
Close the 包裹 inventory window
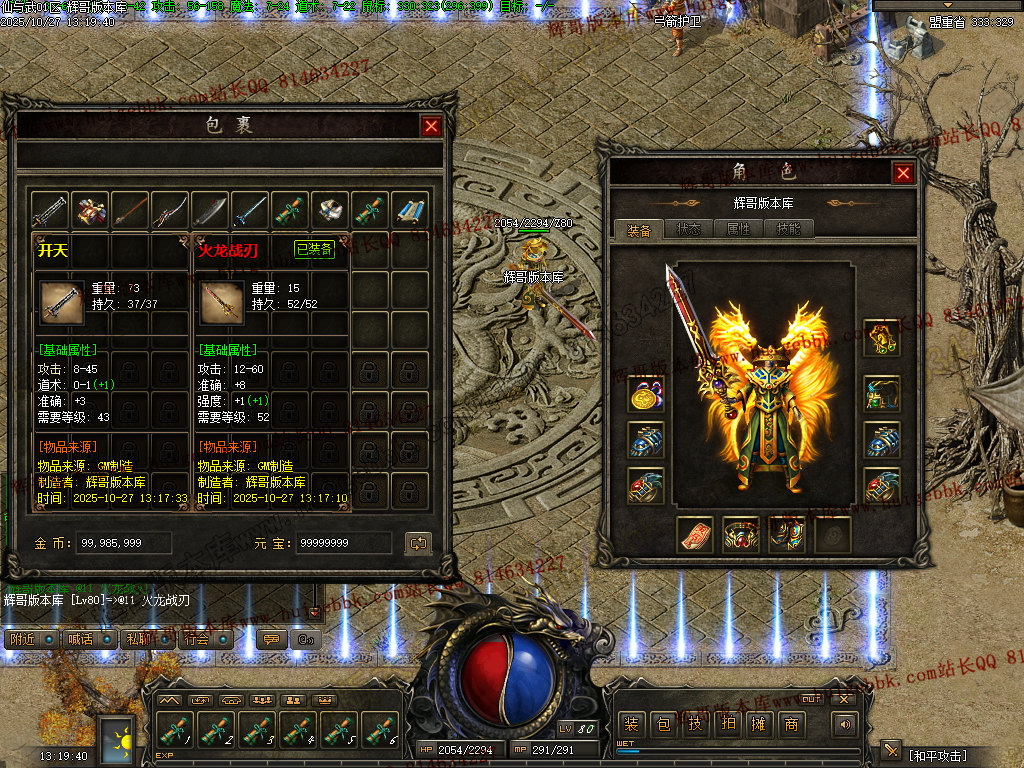coord(431,126)
